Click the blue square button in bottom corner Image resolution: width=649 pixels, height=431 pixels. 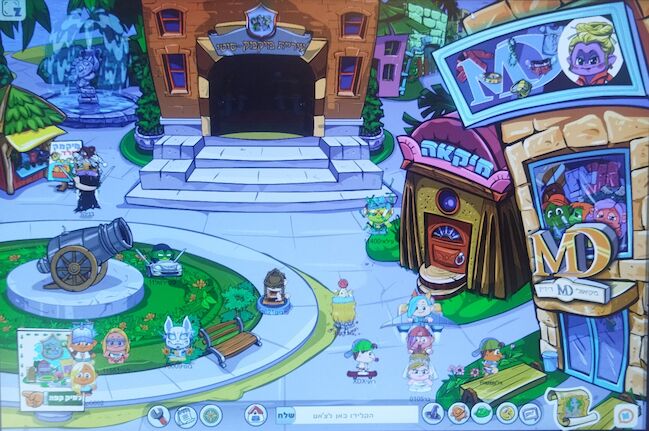click(x=625, y=413)
